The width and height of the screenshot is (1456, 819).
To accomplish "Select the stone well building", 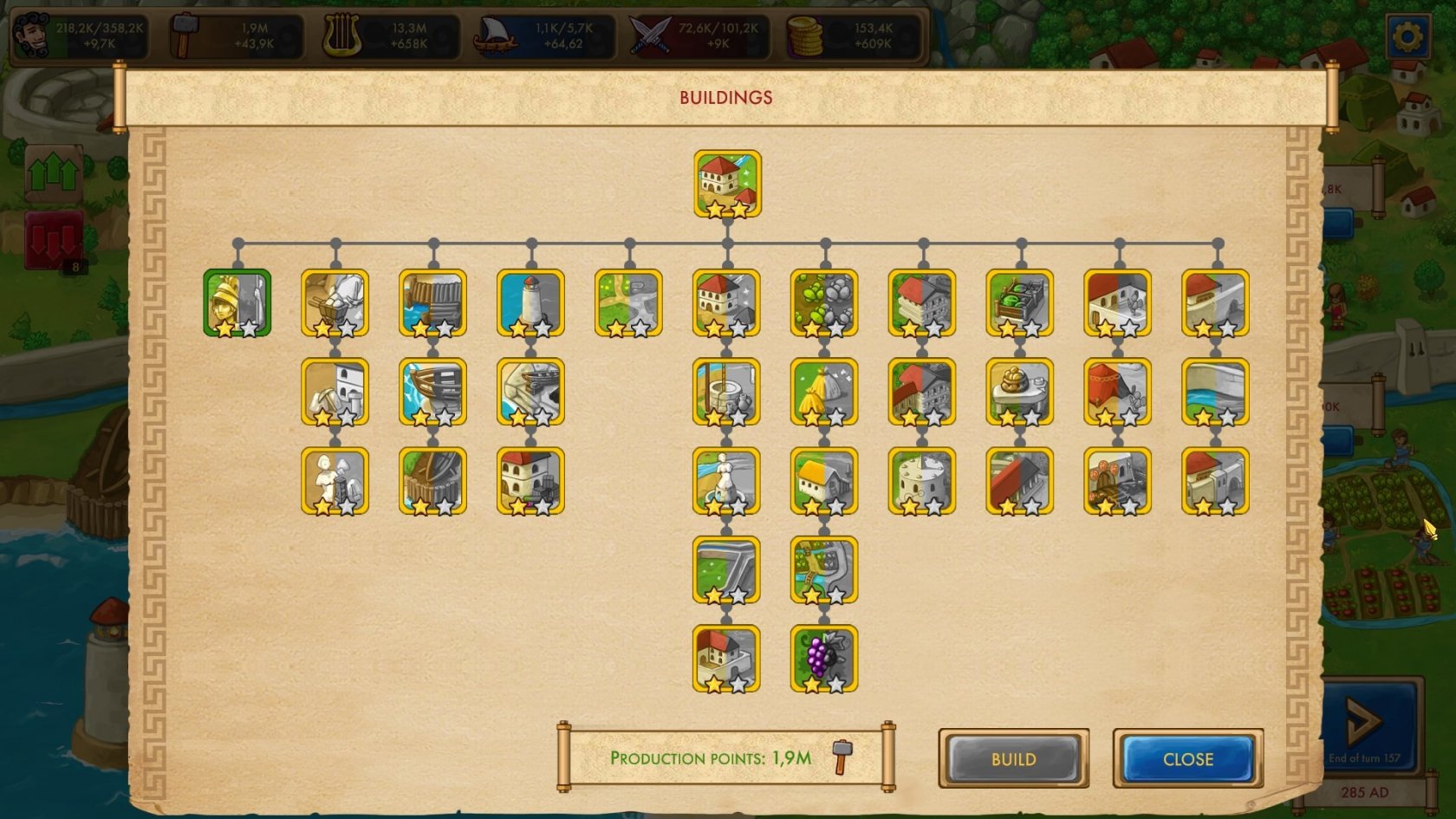I will pos(726,392).
